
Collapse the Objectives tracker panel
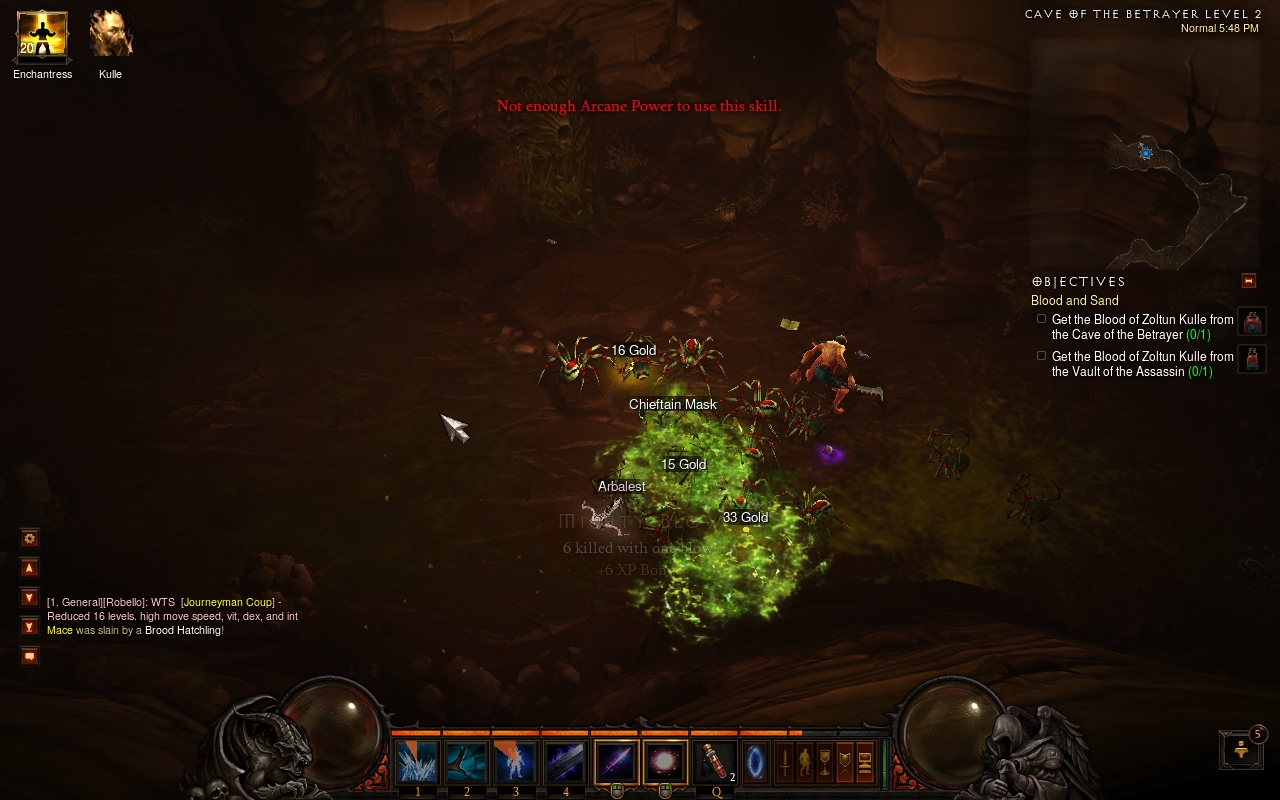[1248, 281]
